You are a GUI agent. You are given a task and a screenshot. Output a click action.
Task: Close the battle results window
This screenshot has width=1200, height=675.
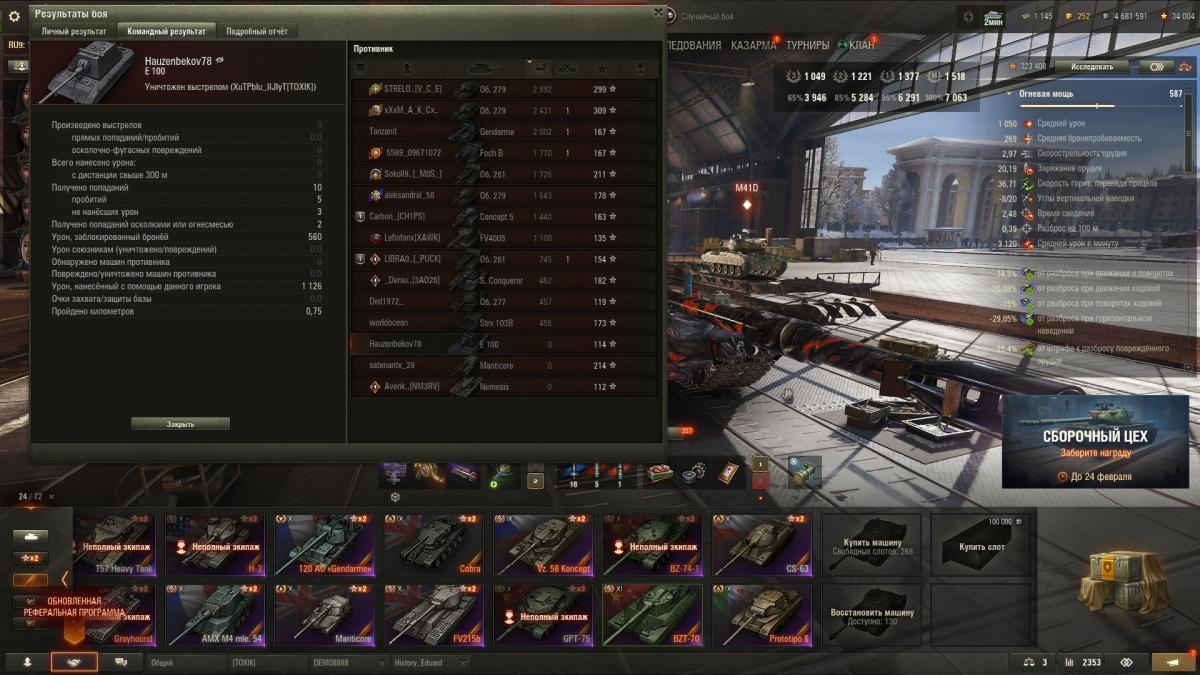point(657,13)
